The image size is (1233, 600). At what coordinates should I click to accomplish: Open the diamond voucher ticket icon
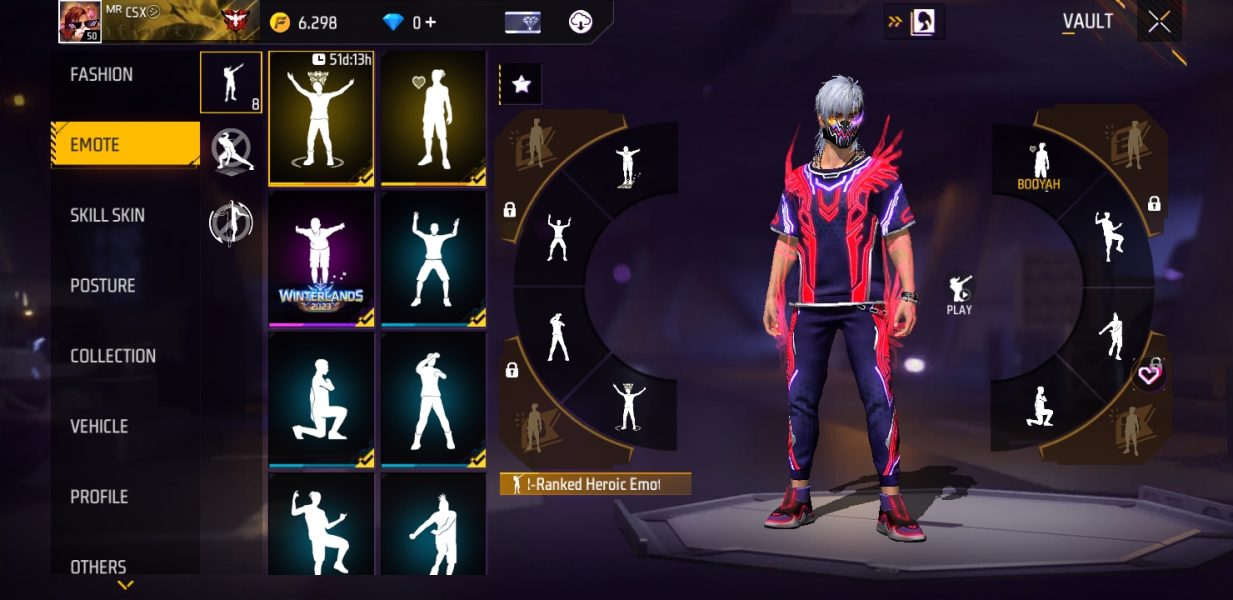coord(523,22)
